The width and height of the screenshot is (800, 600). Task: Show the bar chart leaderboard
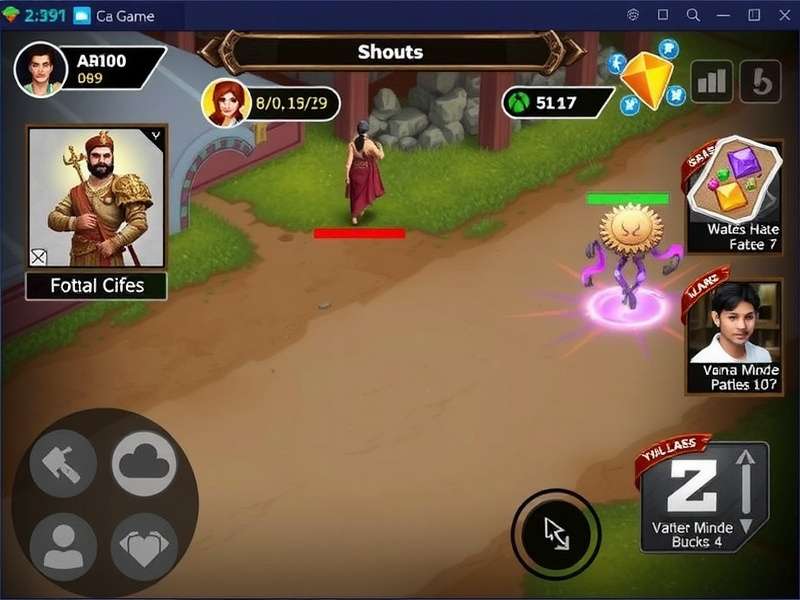click(712, 82)
